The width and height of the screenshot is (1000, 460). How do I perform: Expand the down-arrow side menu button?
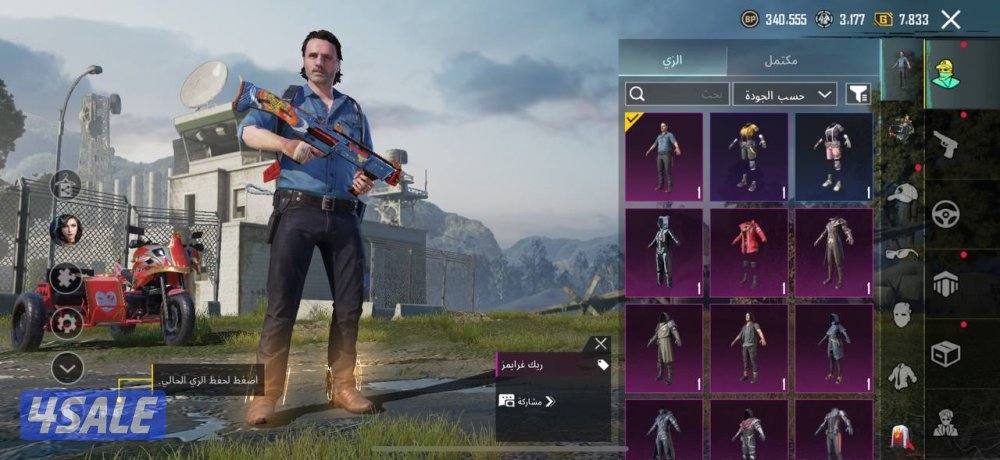click(x=67, y=369)
